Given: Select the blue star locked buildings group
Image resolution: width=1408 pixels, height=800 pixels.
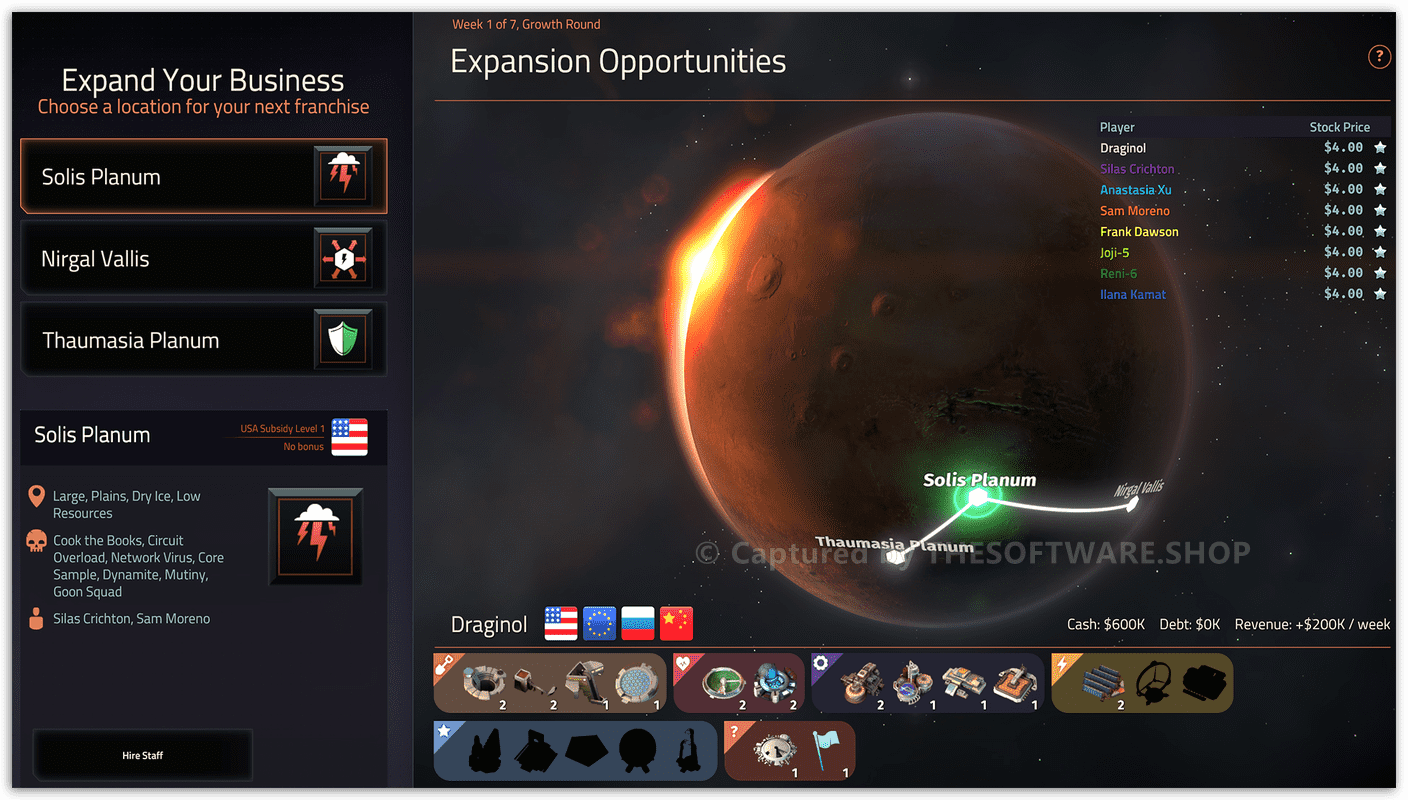Looking at the screenshot, I should pos(575,751).
